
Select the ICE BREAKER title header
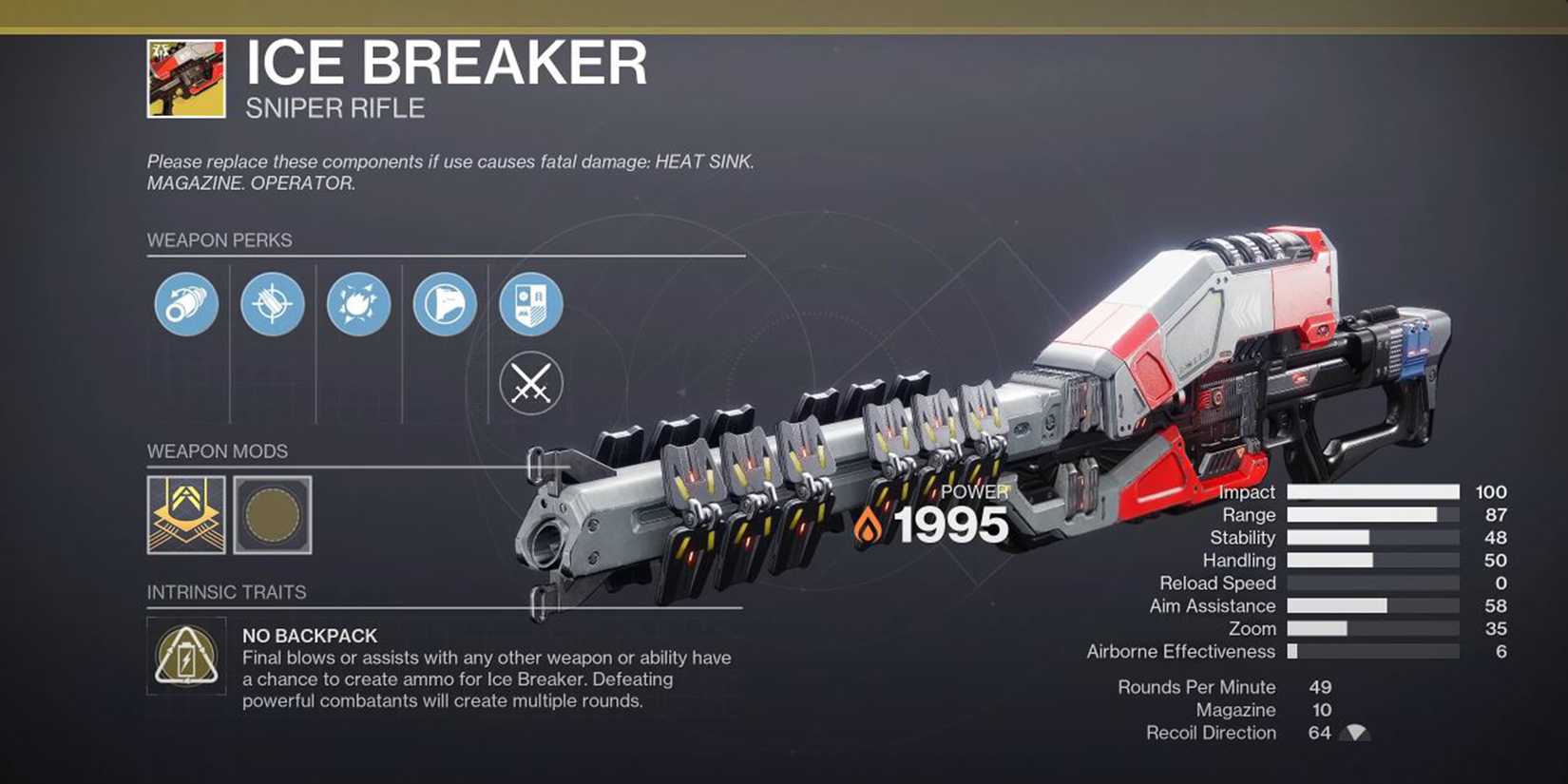[x=444, y=64]
